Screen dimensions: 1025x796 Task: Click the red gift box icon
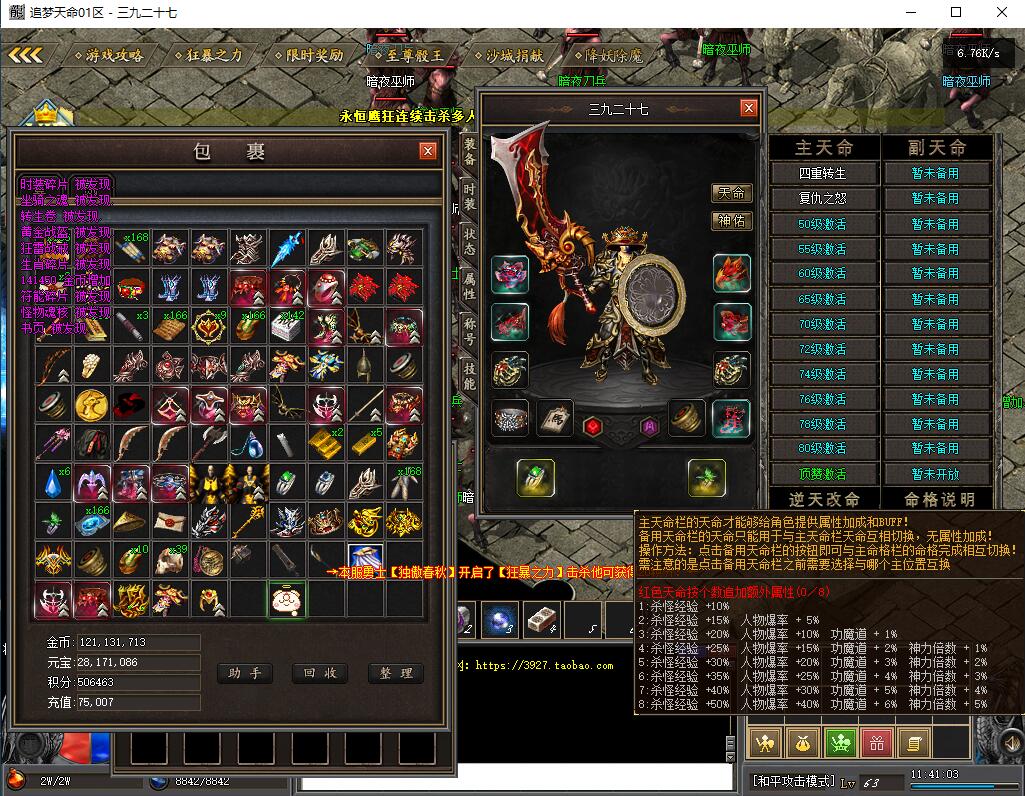tap(876, 741)
